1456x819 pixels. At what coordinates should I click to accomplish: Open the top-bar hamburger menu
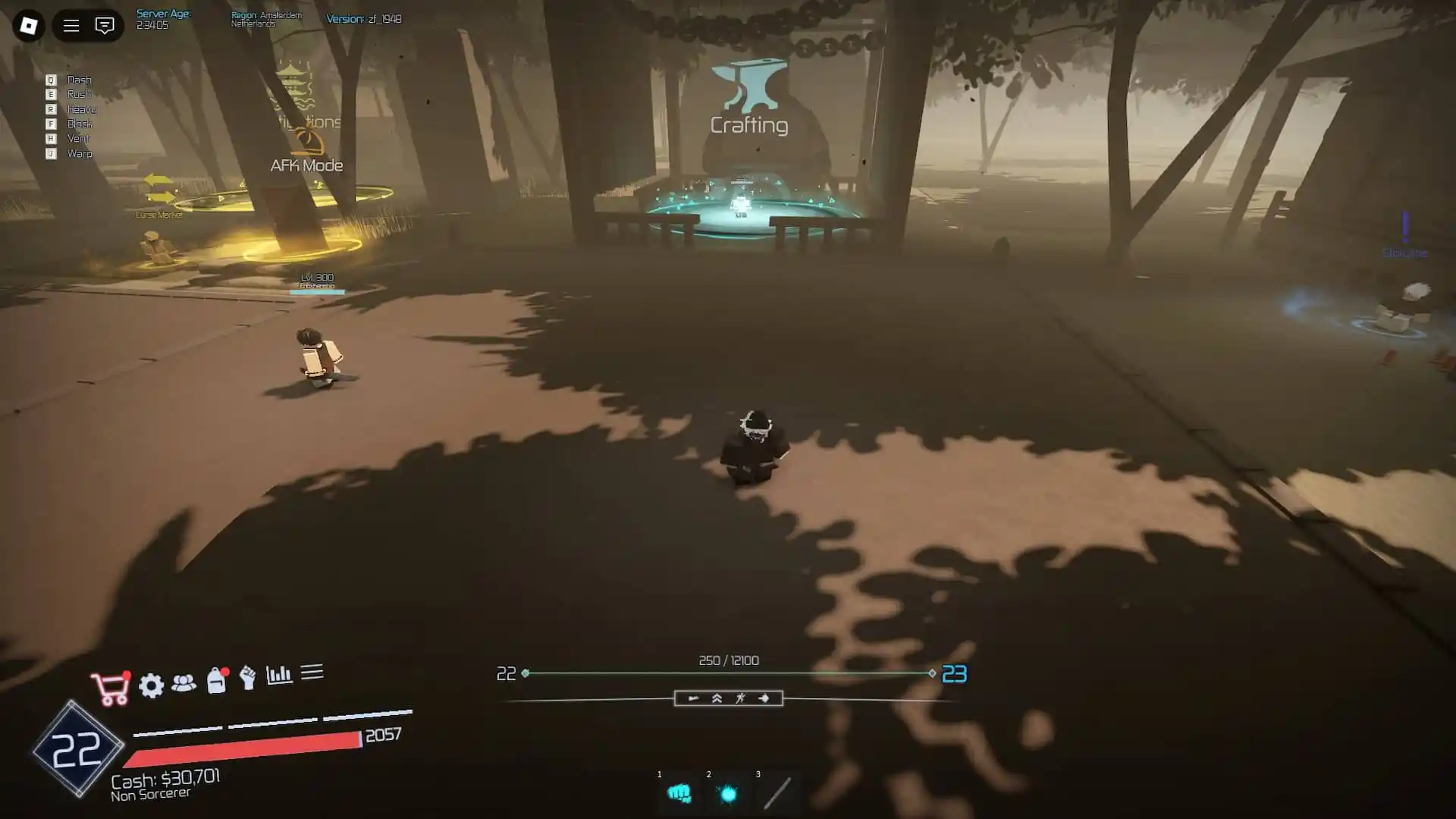pyautogui.click(x=71, y=26)
